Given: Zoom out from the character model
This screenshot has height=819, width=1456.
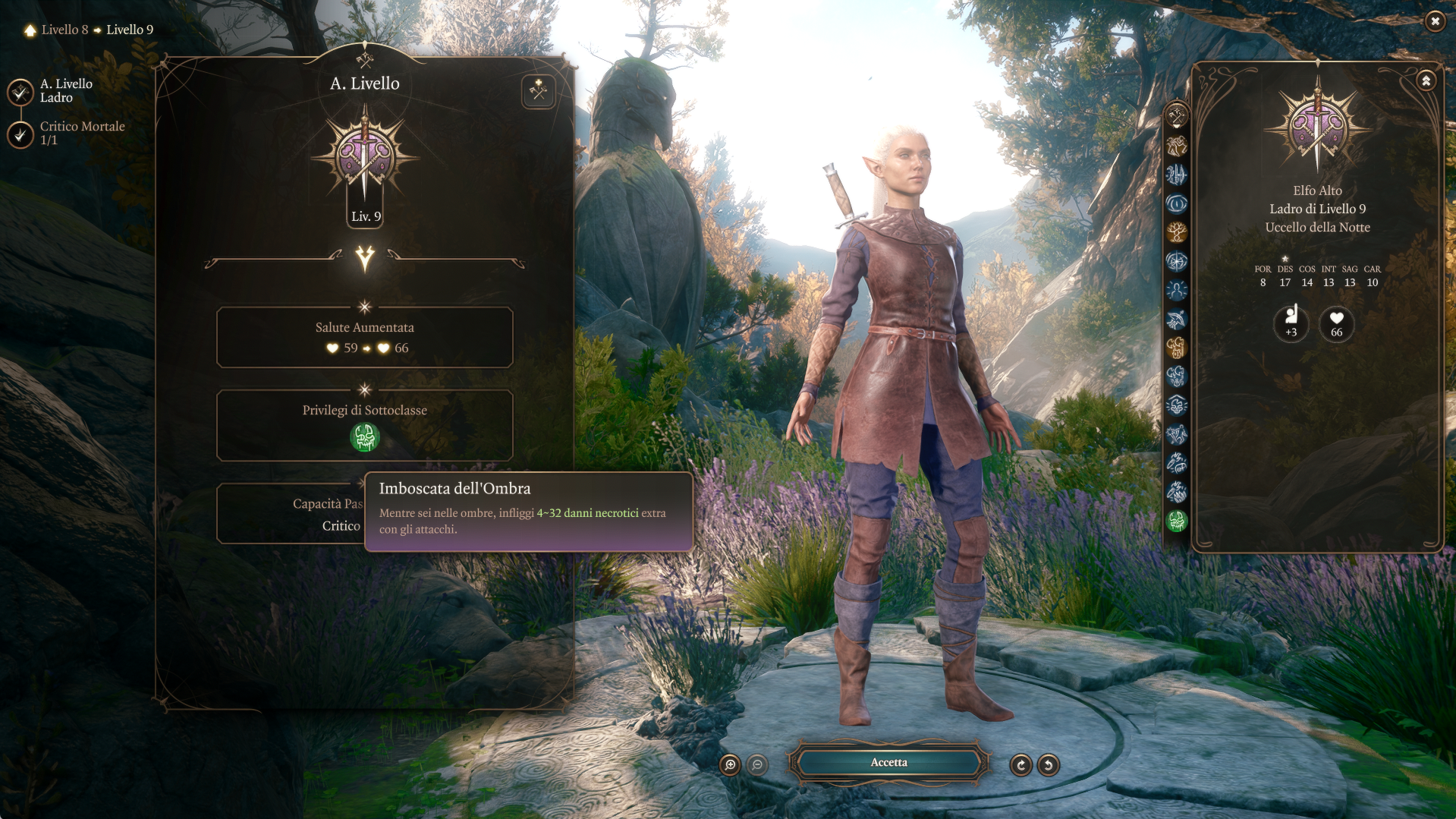Looking at the screenshot, I should pos(757,765).
